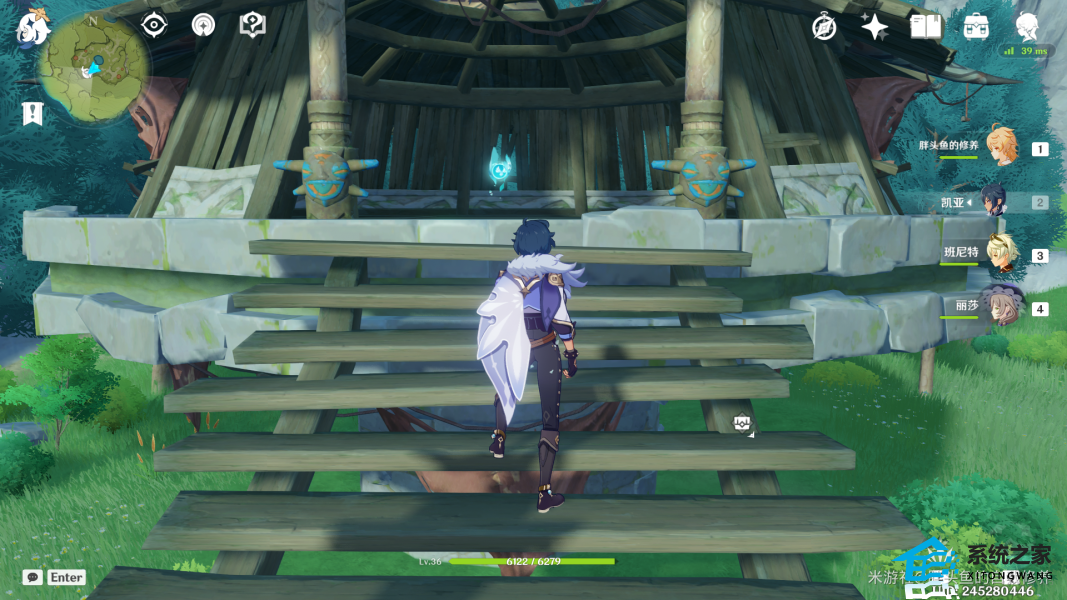Open the character screen silhouette icon
1067x600 pixels.
click(1027, 27)
